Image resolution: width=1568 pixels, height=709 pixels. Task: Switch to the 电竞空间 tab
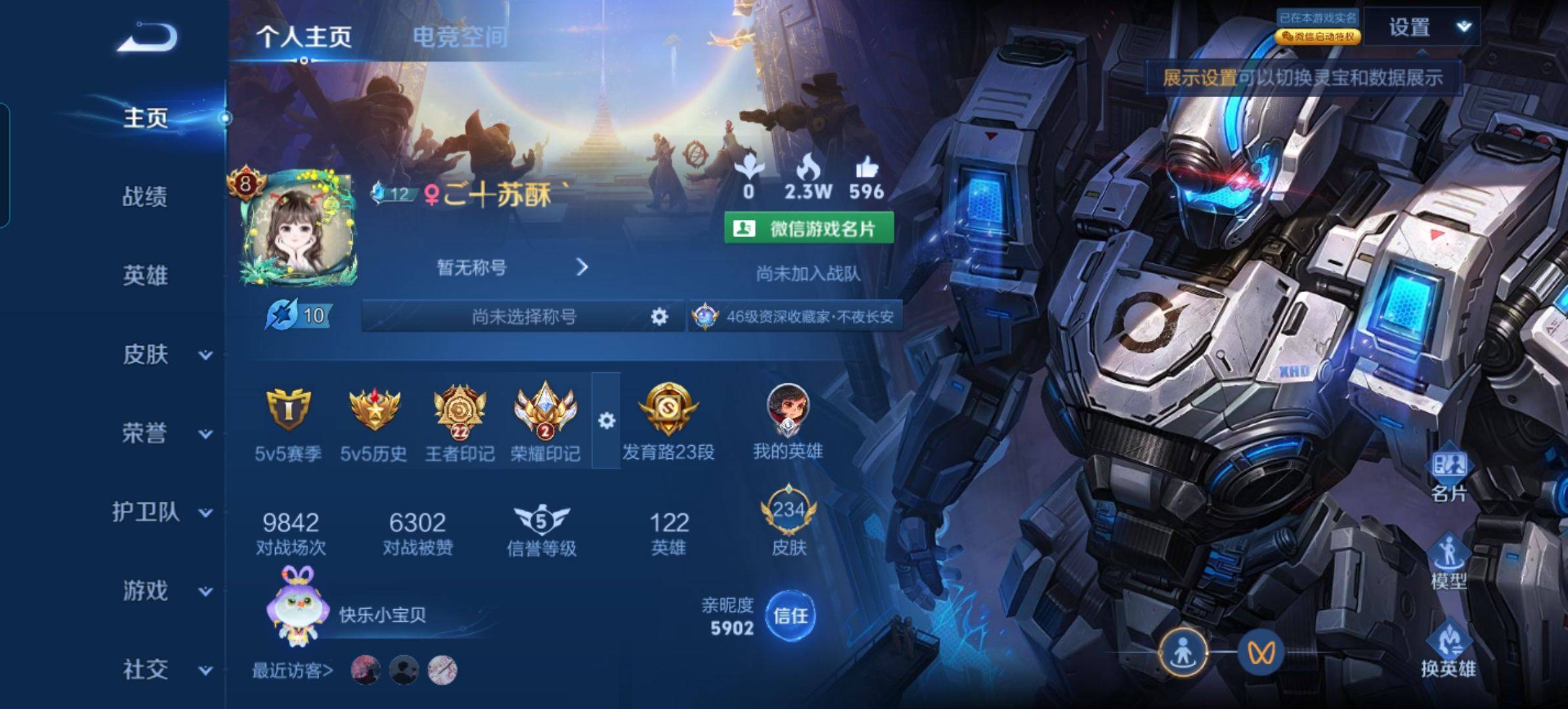click(x=460, y=37)
